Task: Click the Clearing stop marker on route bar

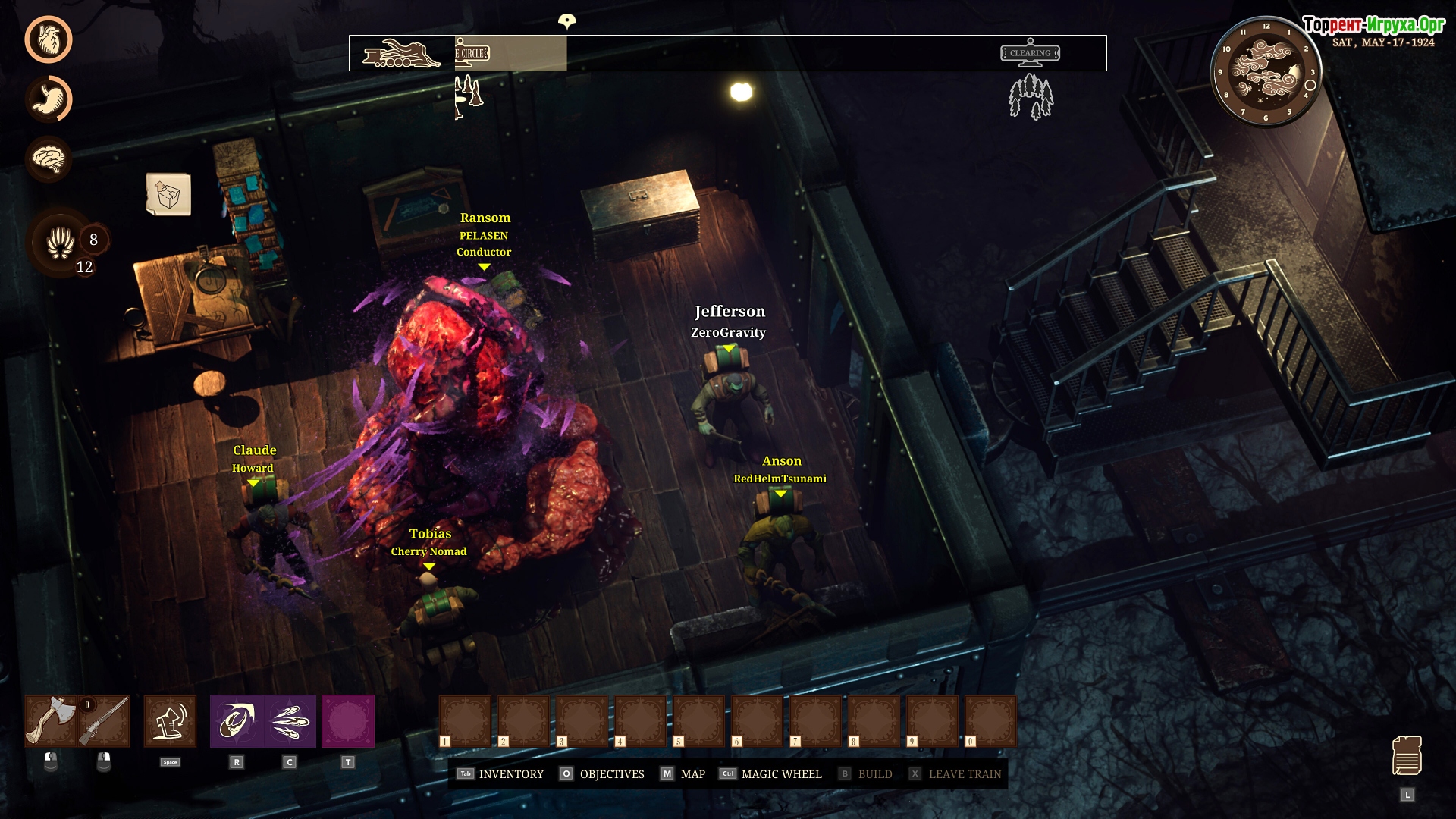Action: coord(1030,53)
